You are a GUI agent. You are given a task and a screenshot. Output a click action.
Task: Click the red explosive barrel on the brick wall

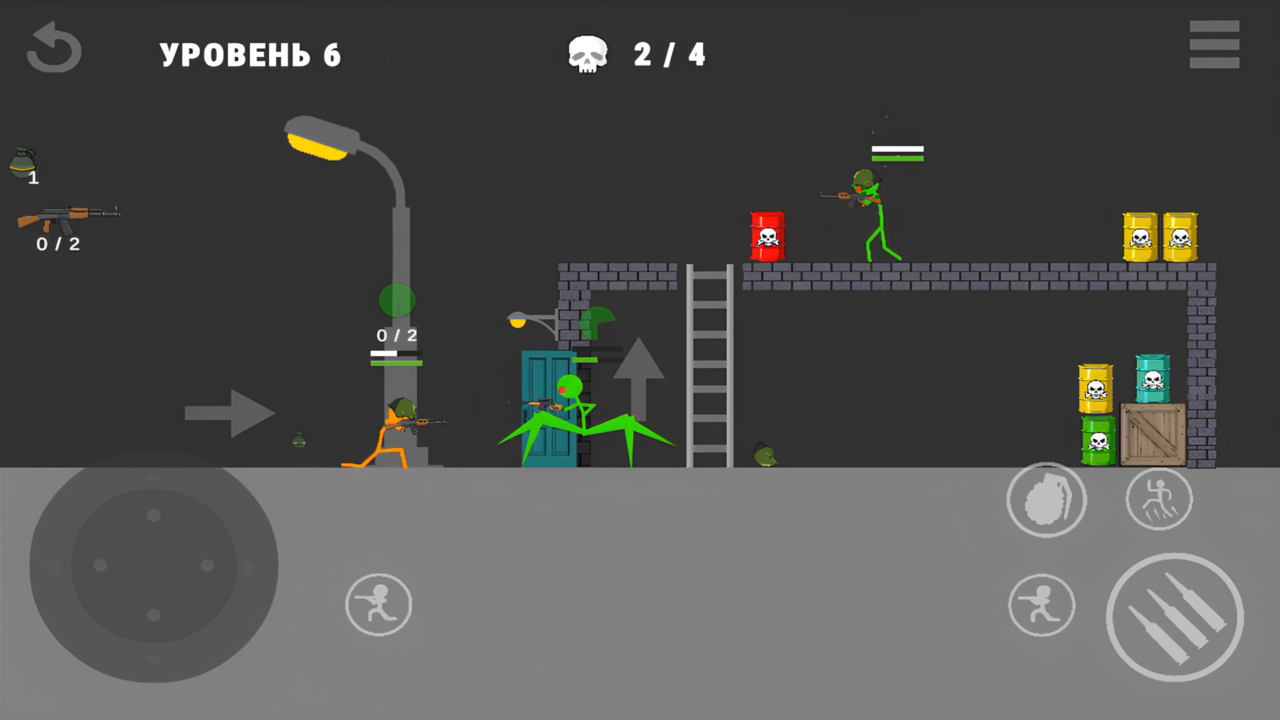point(767,235)
